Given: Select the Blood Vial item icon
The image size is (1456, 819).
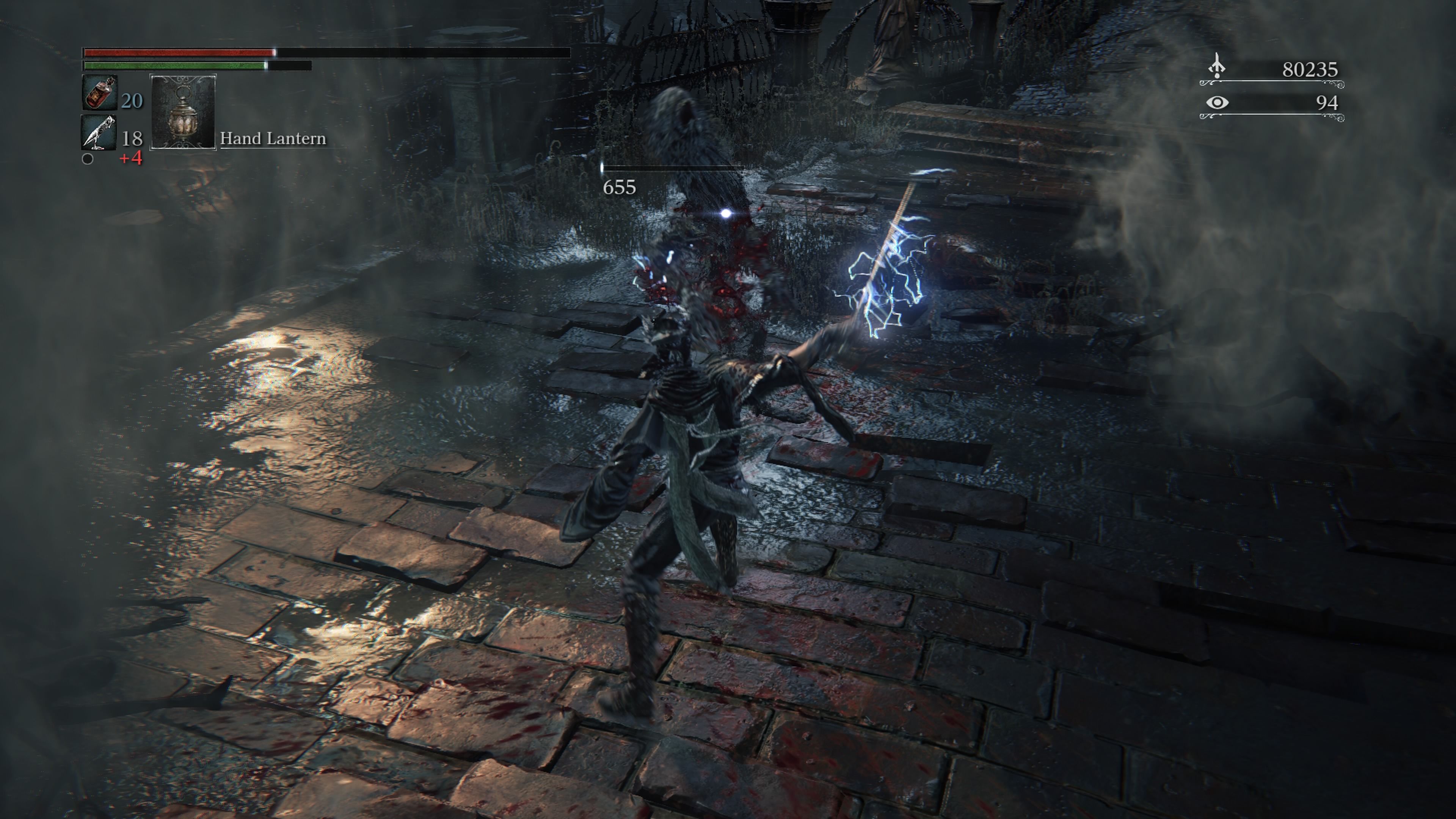Looking at the screenshot, I should (99, 93).
